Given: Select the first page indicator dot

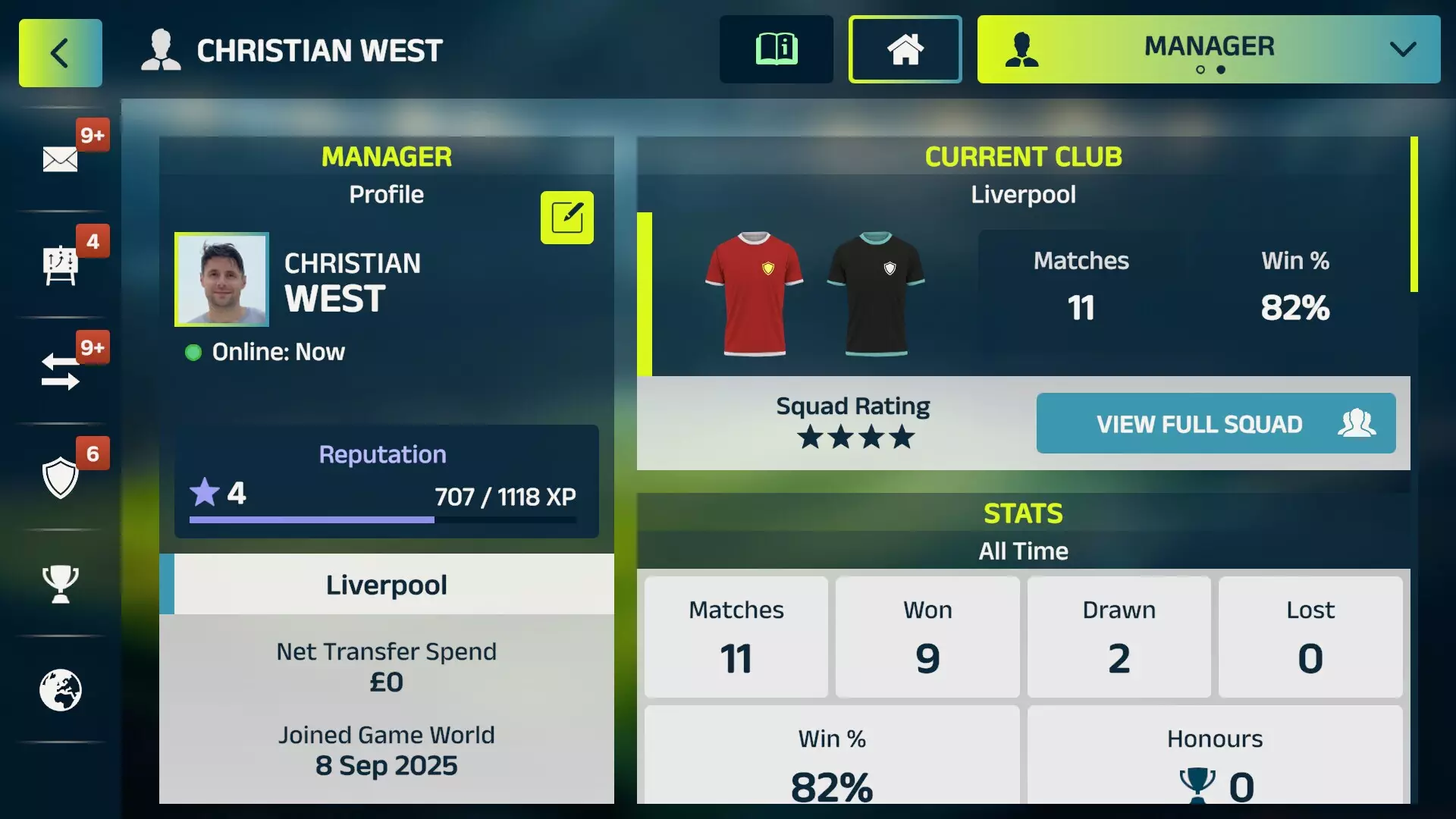Looking at the screenshot, I should [1200, 71].
